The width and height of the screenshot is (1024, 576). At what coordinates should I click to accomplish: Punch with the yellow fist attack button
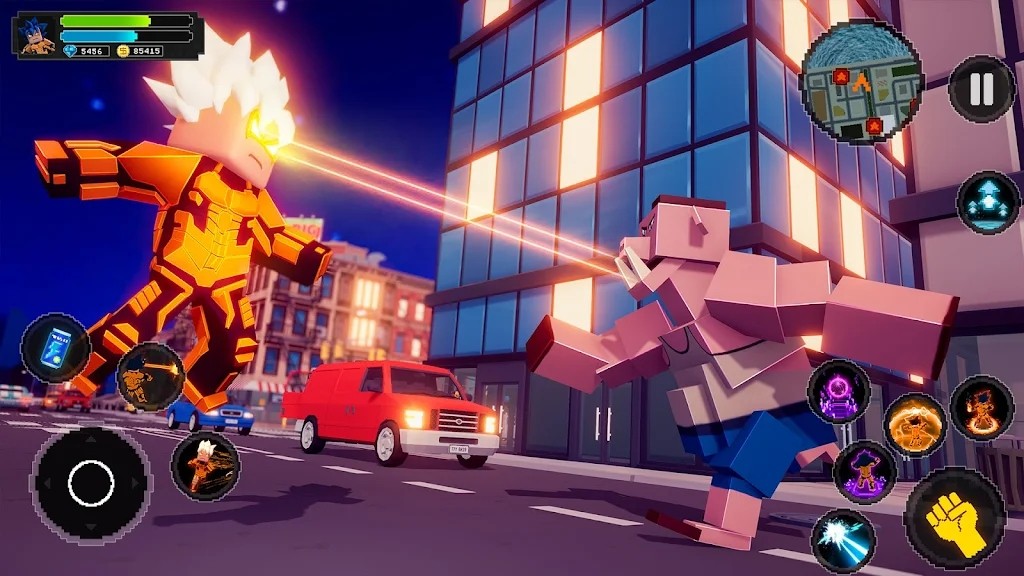(954, 517)
